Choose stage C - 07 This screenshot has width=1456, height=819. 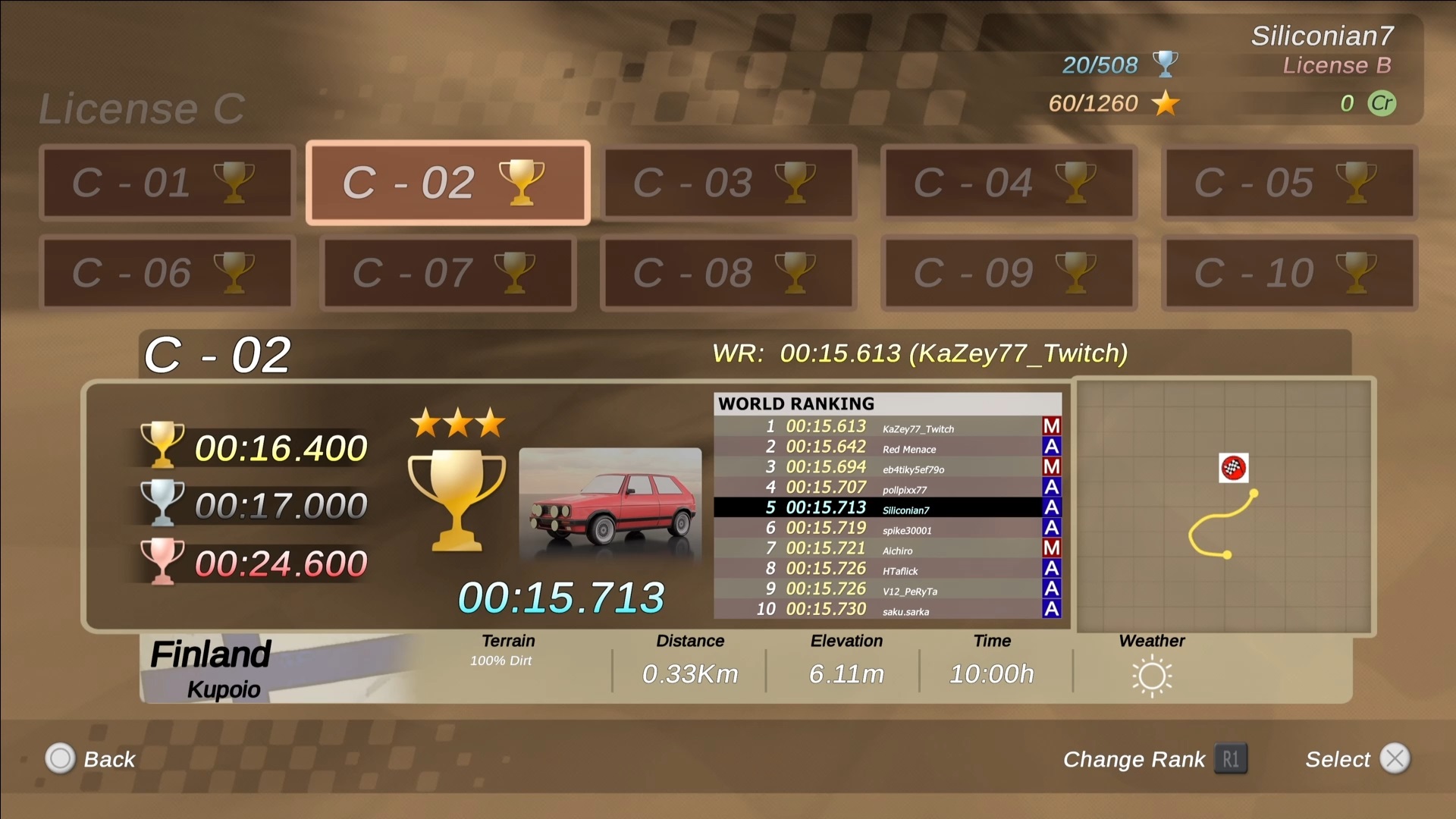[x=447, y=273]
